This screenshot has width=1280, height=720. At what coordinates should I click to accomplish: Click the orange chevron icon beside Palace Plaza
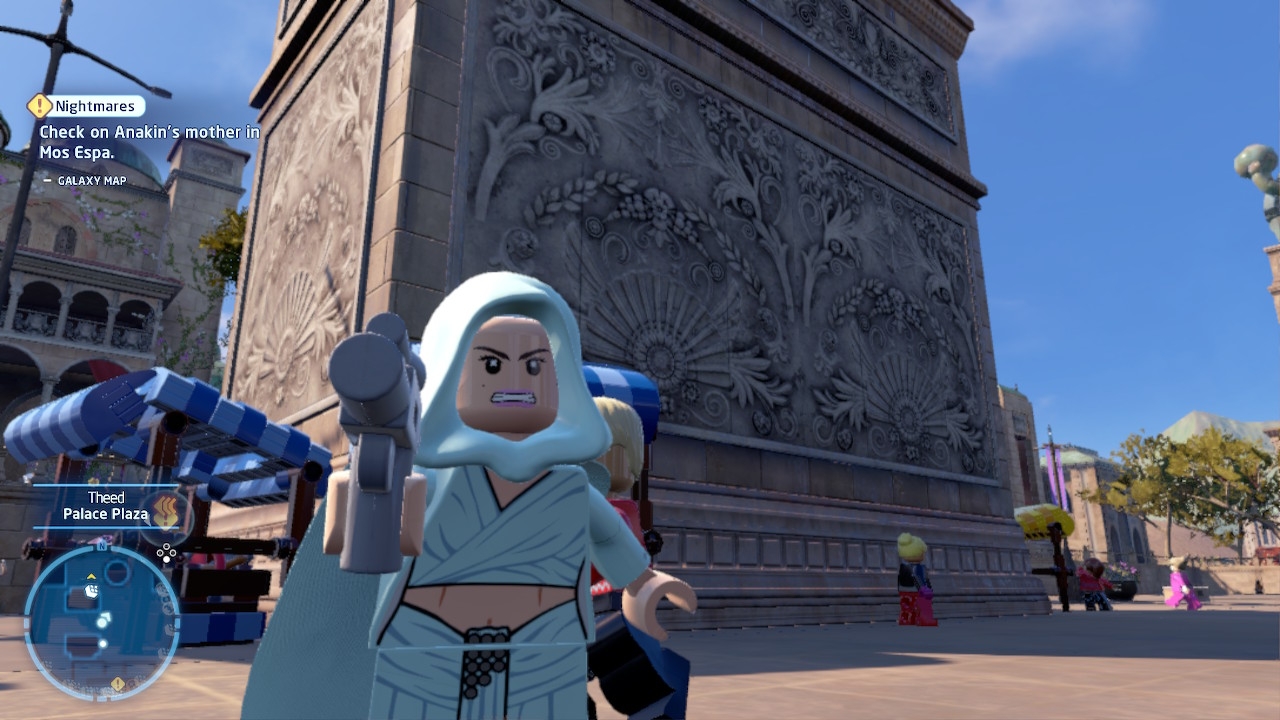click(166, 509)
